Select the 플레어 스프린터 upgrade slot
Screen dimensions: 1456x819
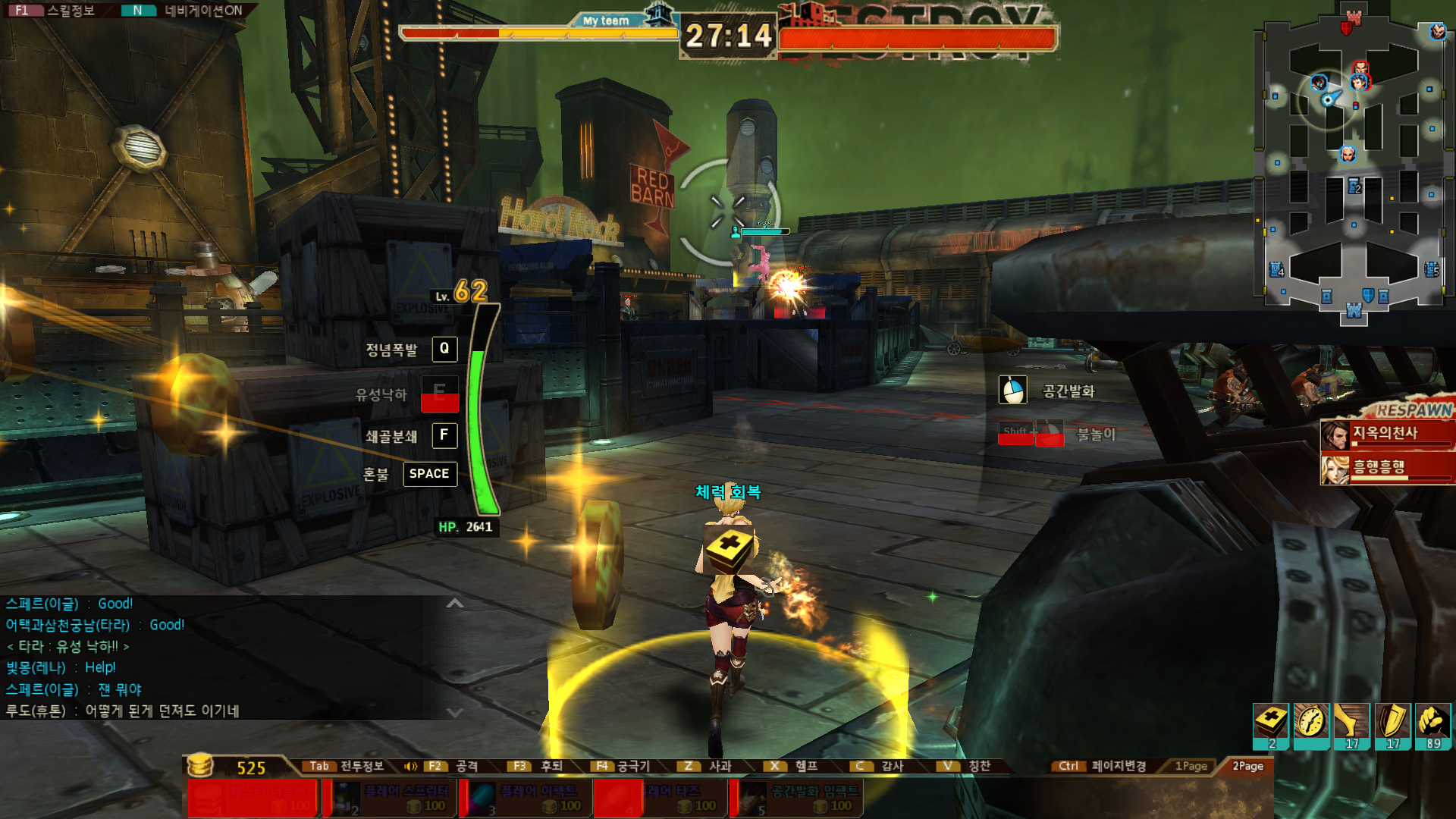click(x=391, y=799)
